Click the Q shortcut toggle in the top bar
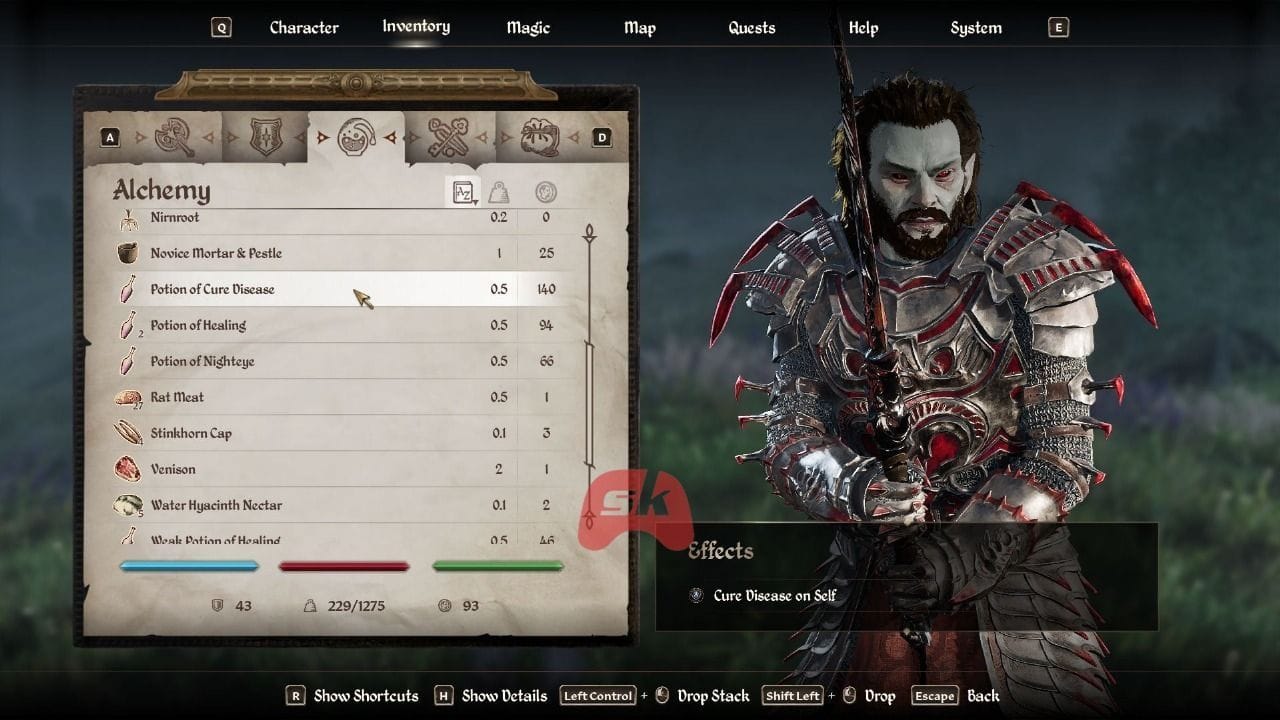This screenshot has height=720, width=1280. coord(220,27)
